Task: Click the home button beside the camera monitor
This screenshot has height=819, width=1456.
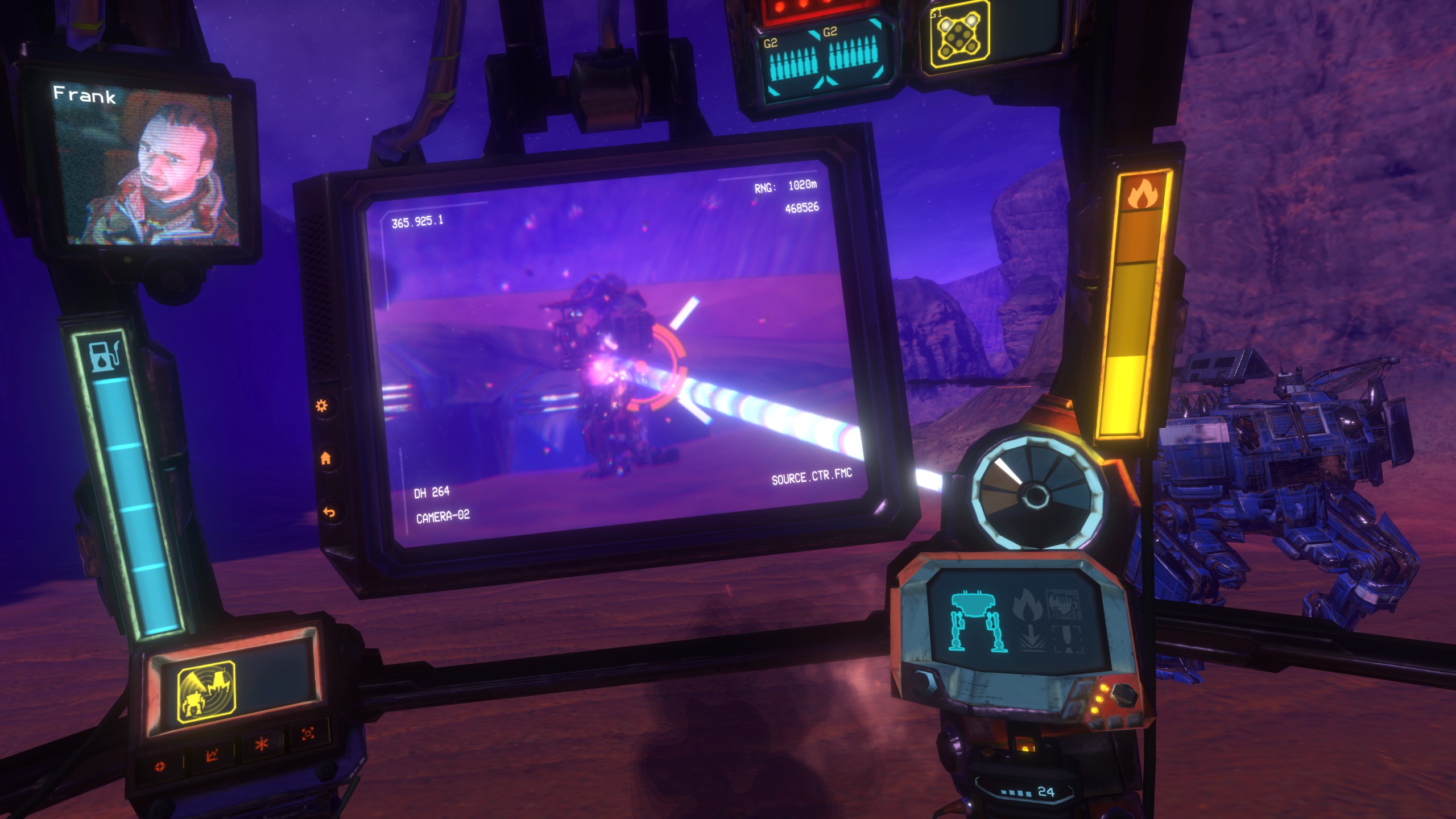Action: click(326, 458)
